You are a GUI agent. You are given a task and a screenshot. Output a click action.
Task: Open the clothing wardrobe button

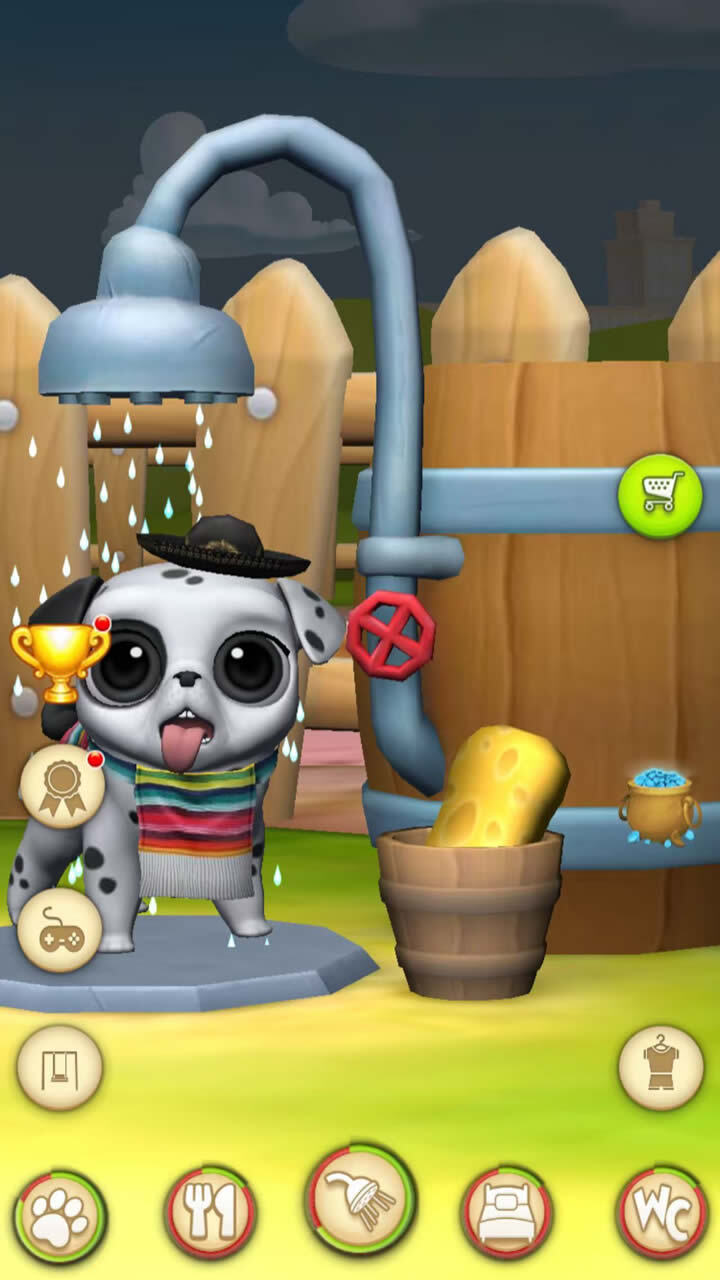coord(660,1067)
